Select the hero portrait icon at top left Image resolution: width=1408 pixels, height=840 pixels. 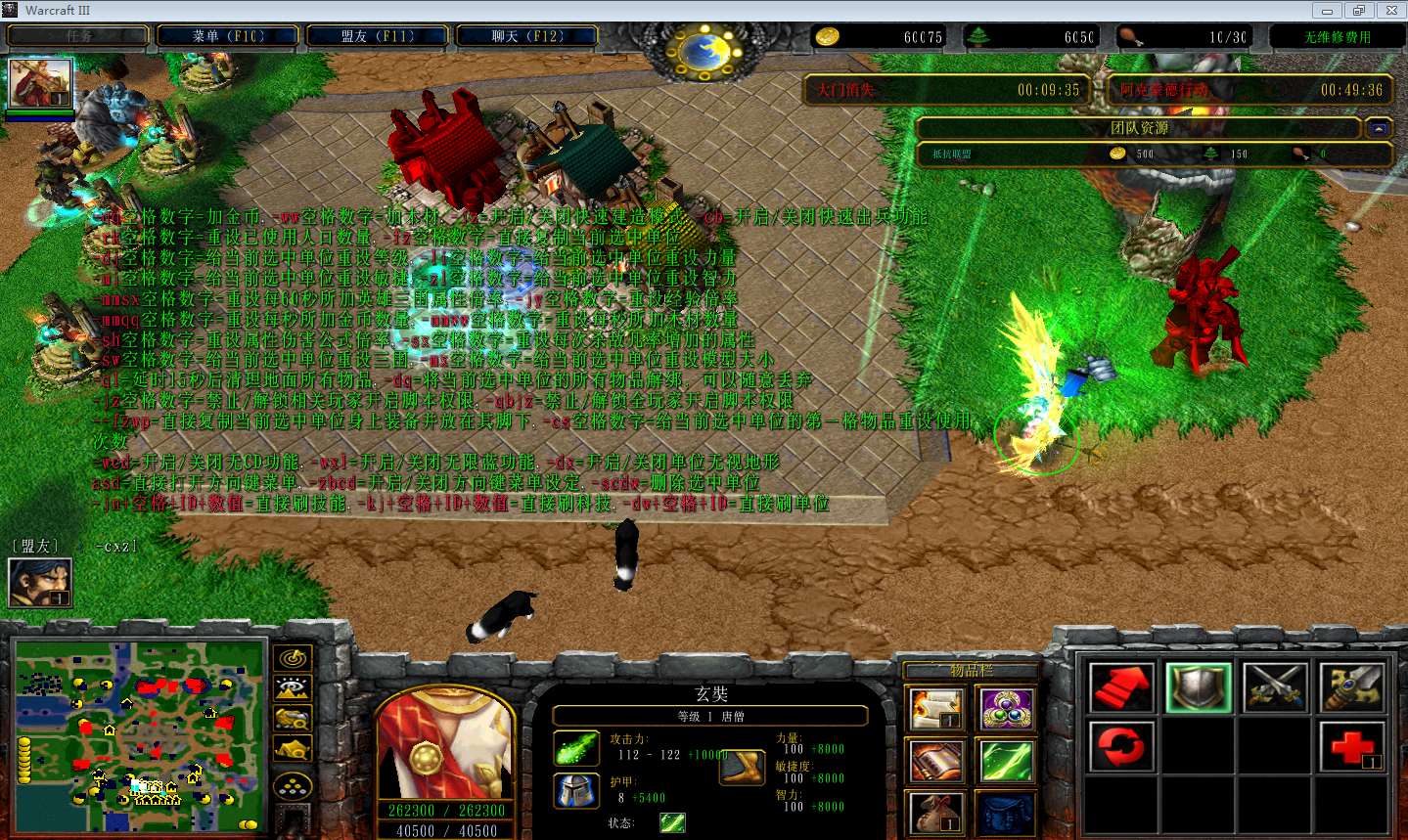[40, 84]
